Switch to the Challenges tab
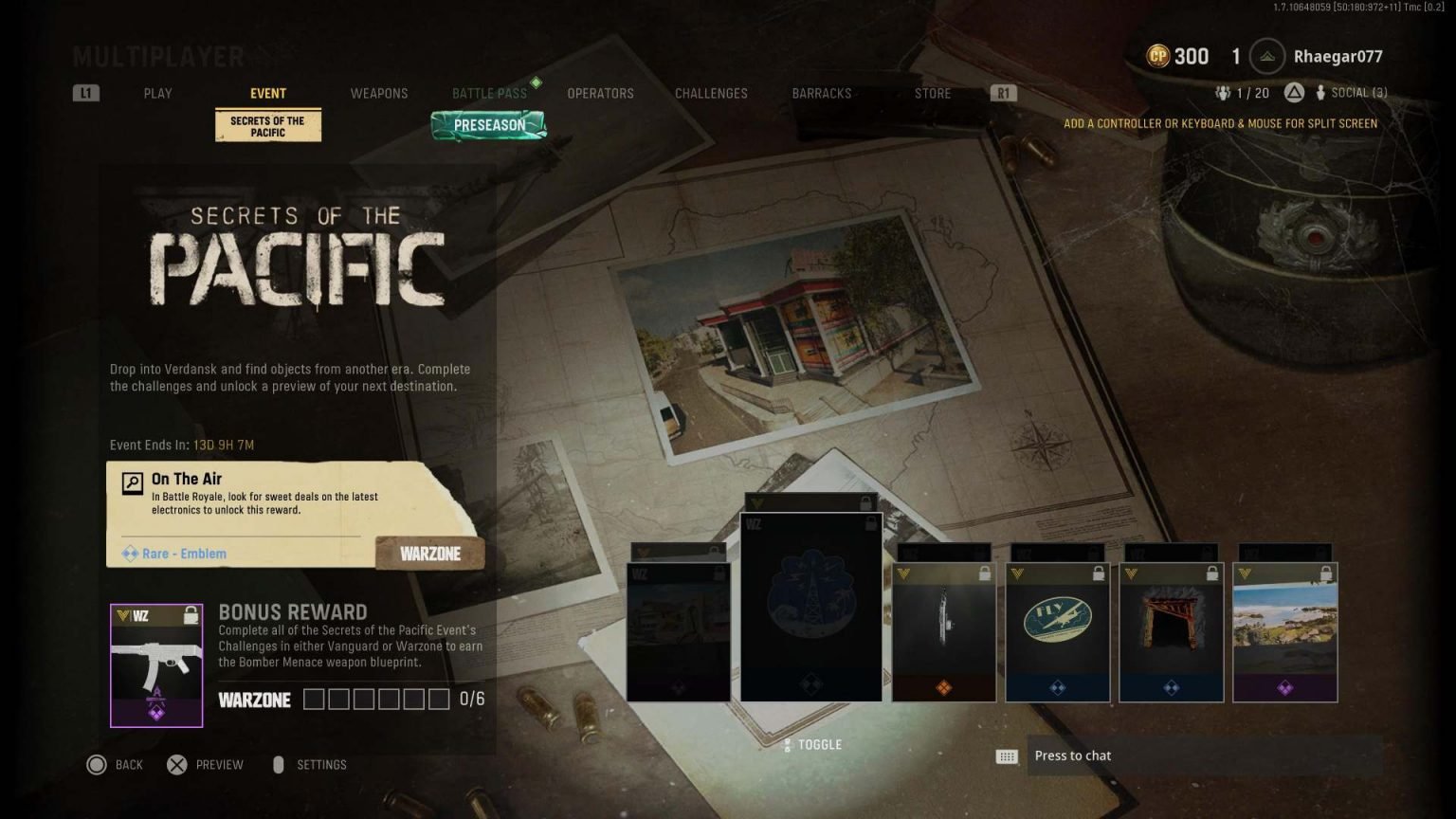1456x819 pixels. point(711,93)
